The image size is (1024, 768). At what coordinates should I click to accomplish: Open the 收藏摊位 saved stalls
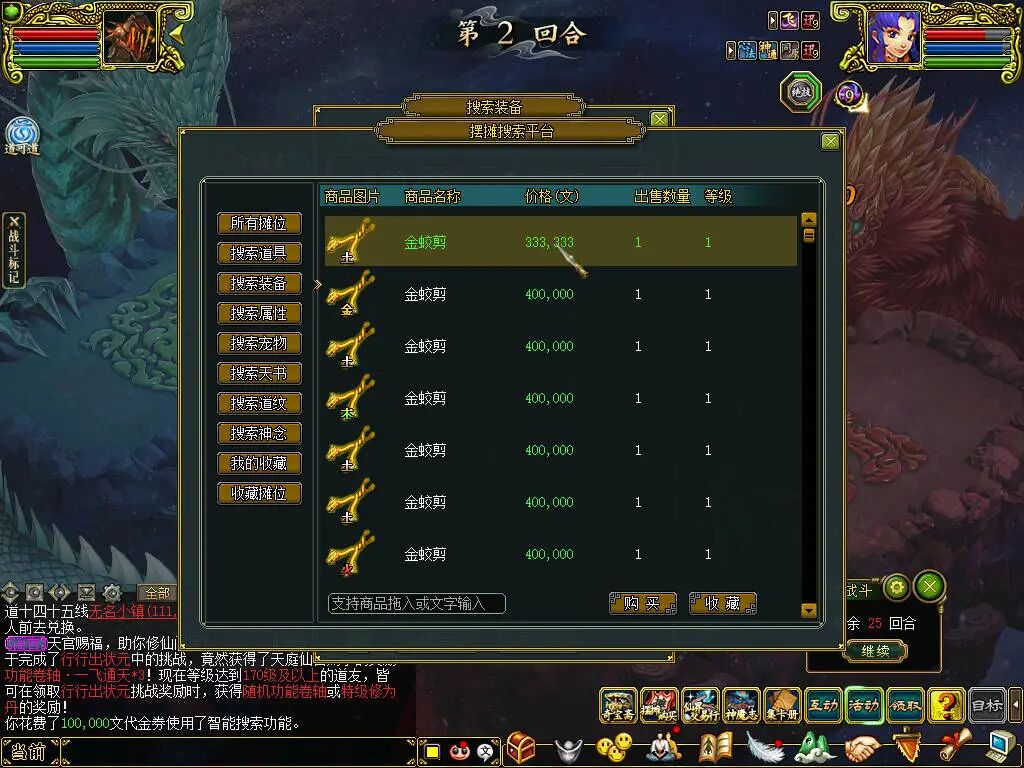pyautogui.click(x=259, y=493)
